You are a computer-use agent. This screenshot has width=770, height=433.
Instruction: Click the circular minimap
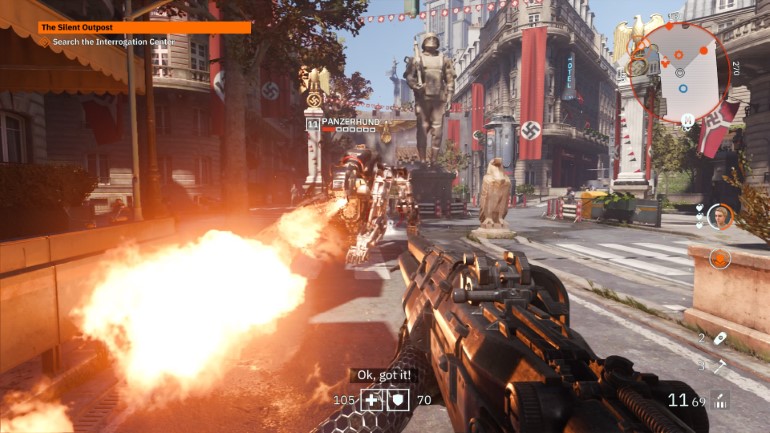click(x=679, y=70)
